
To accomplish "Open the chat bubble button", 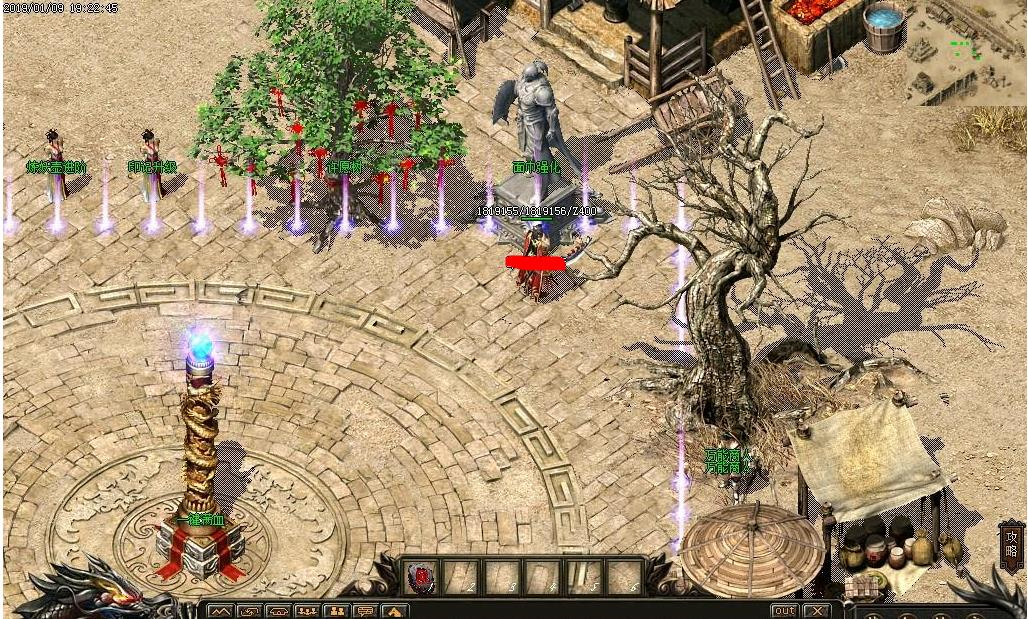I will (x=366, y=611).
